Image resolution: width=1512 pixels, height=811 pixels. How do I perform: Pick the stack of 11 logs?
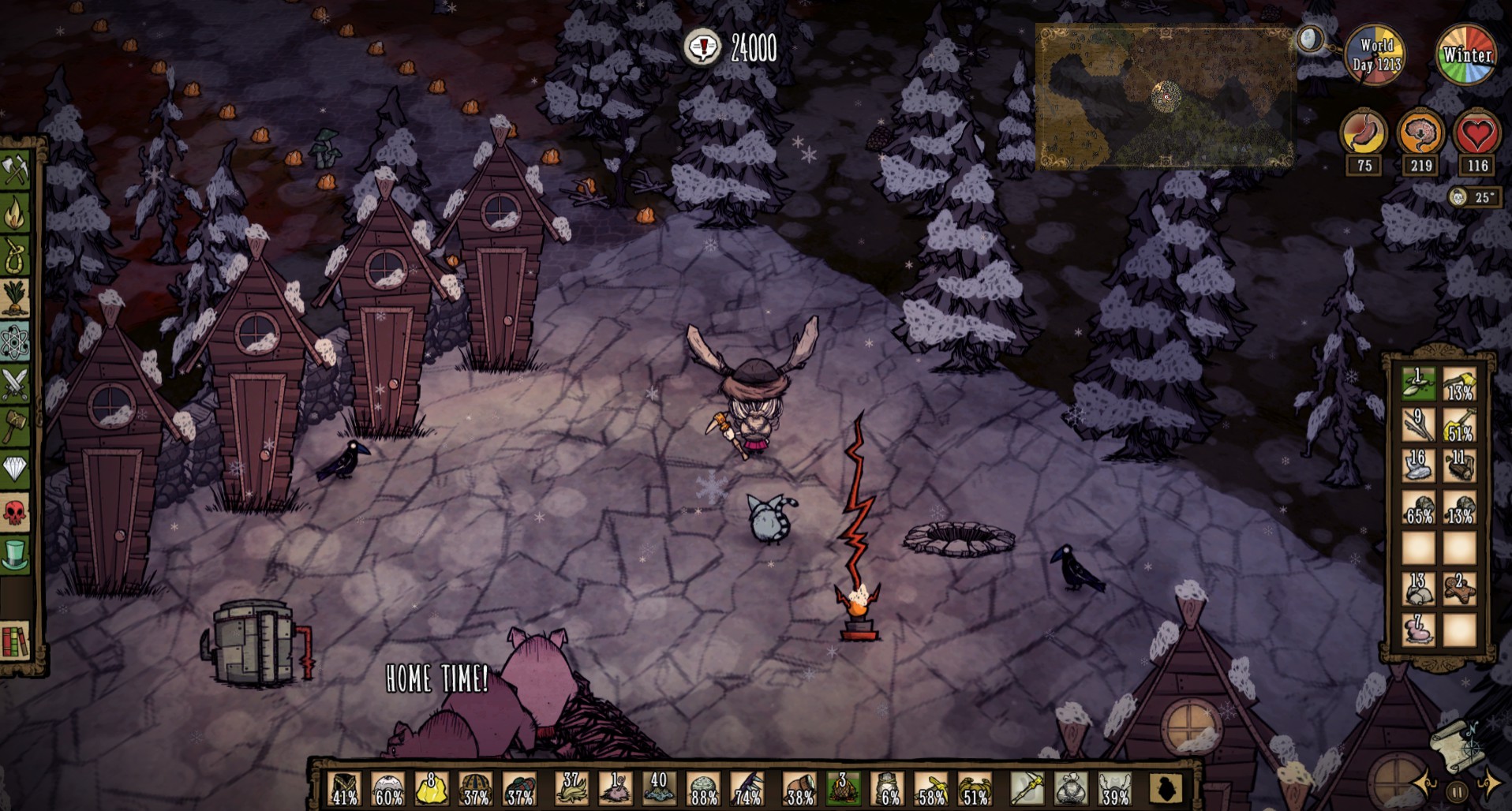pos(1459,465)
